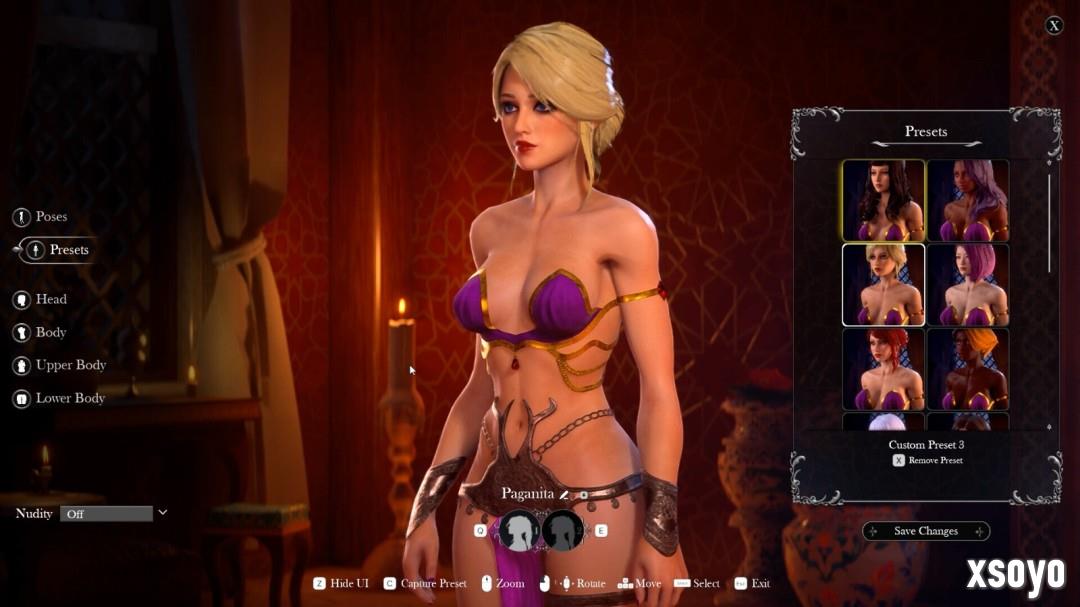This screenshot has width=1080, height=607.
Task: Choose the purple long-haired dark-skinned preset
Action: pos(967,200)
